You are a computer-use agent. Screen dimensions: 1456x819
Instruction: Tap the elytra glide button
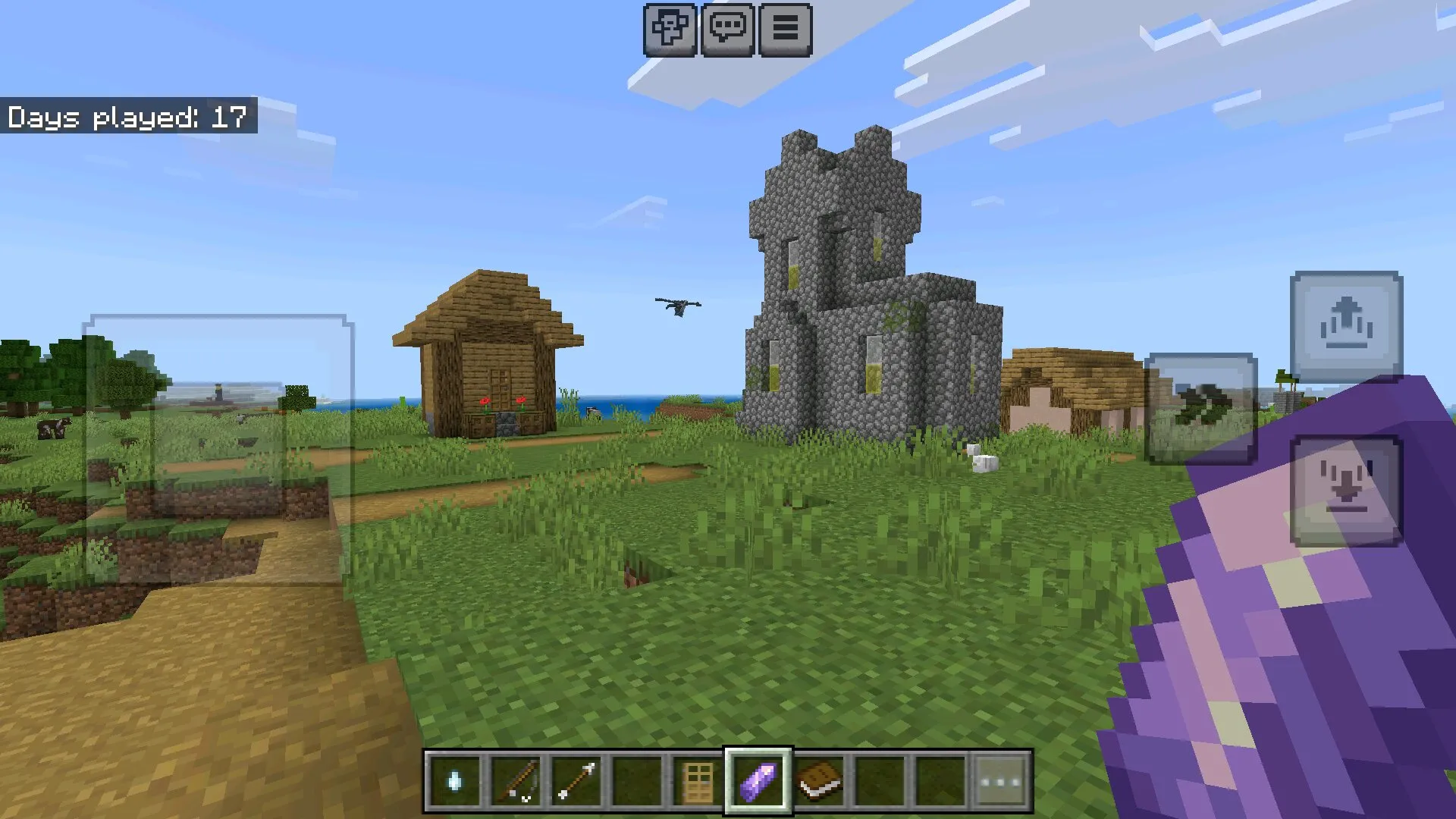1200,409
